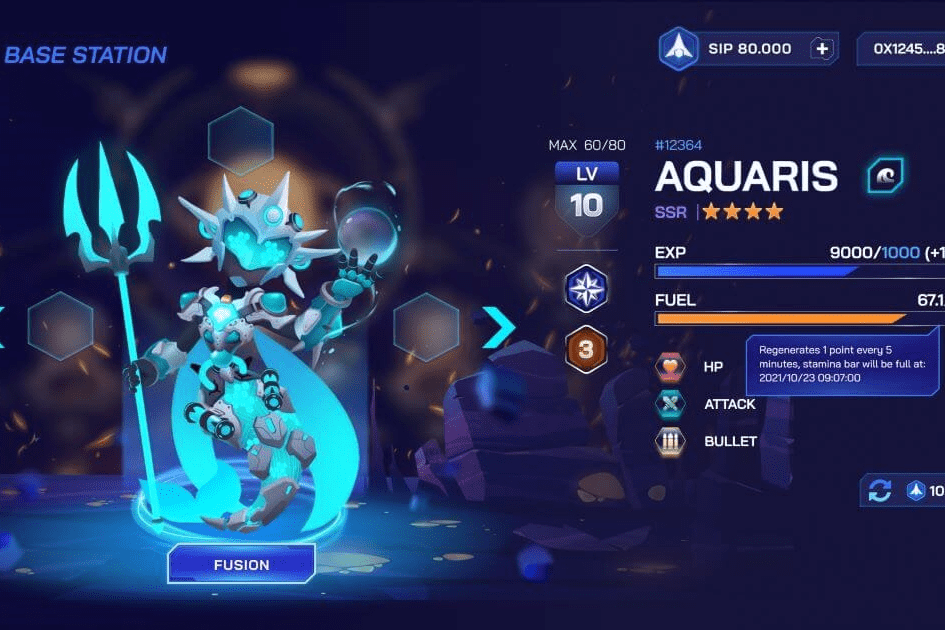Go to the next character with right arrow
This screenshot has width=945, height=630.
point(497,327)
